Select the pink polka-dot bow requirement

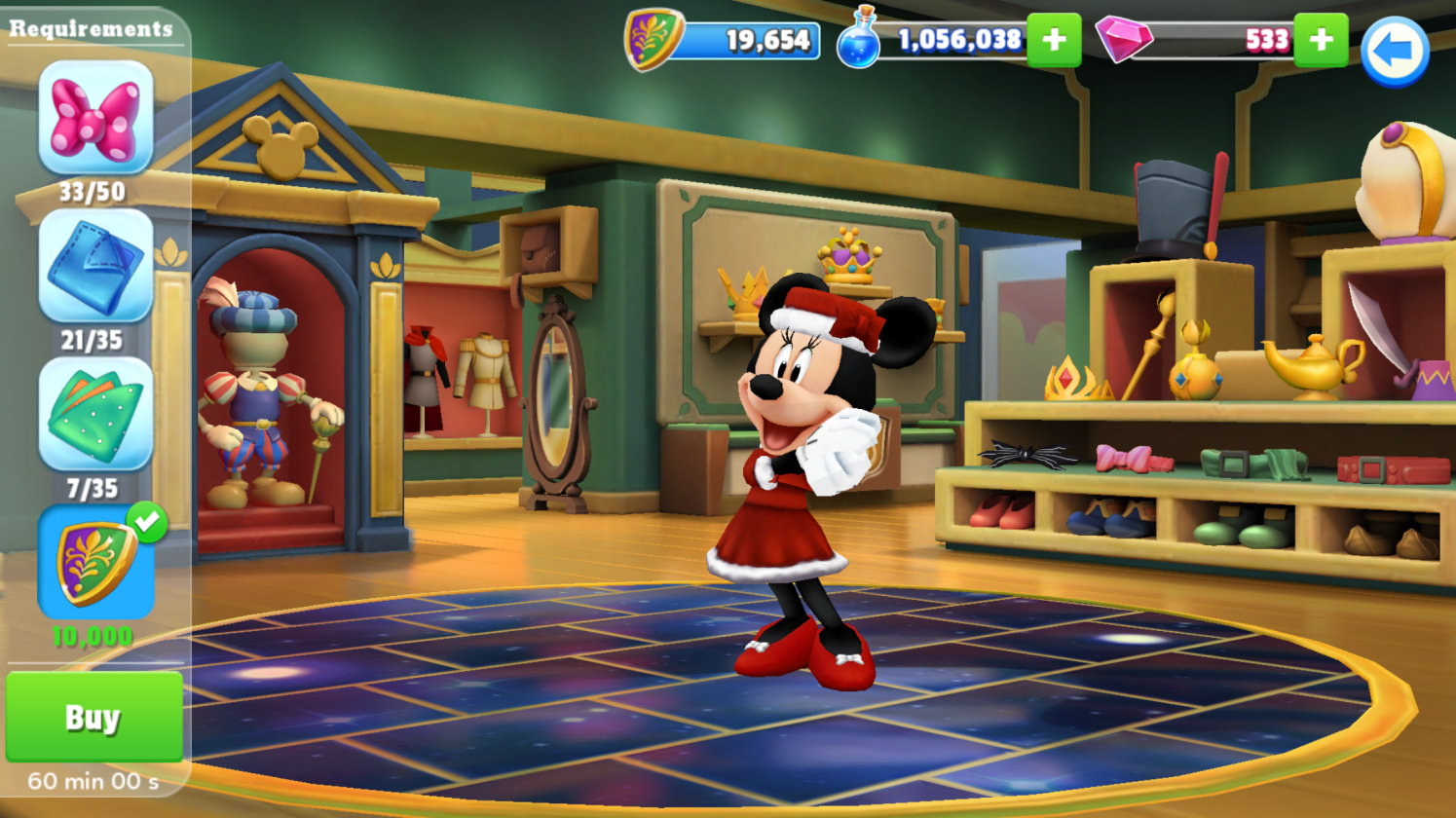coord(95,119)
